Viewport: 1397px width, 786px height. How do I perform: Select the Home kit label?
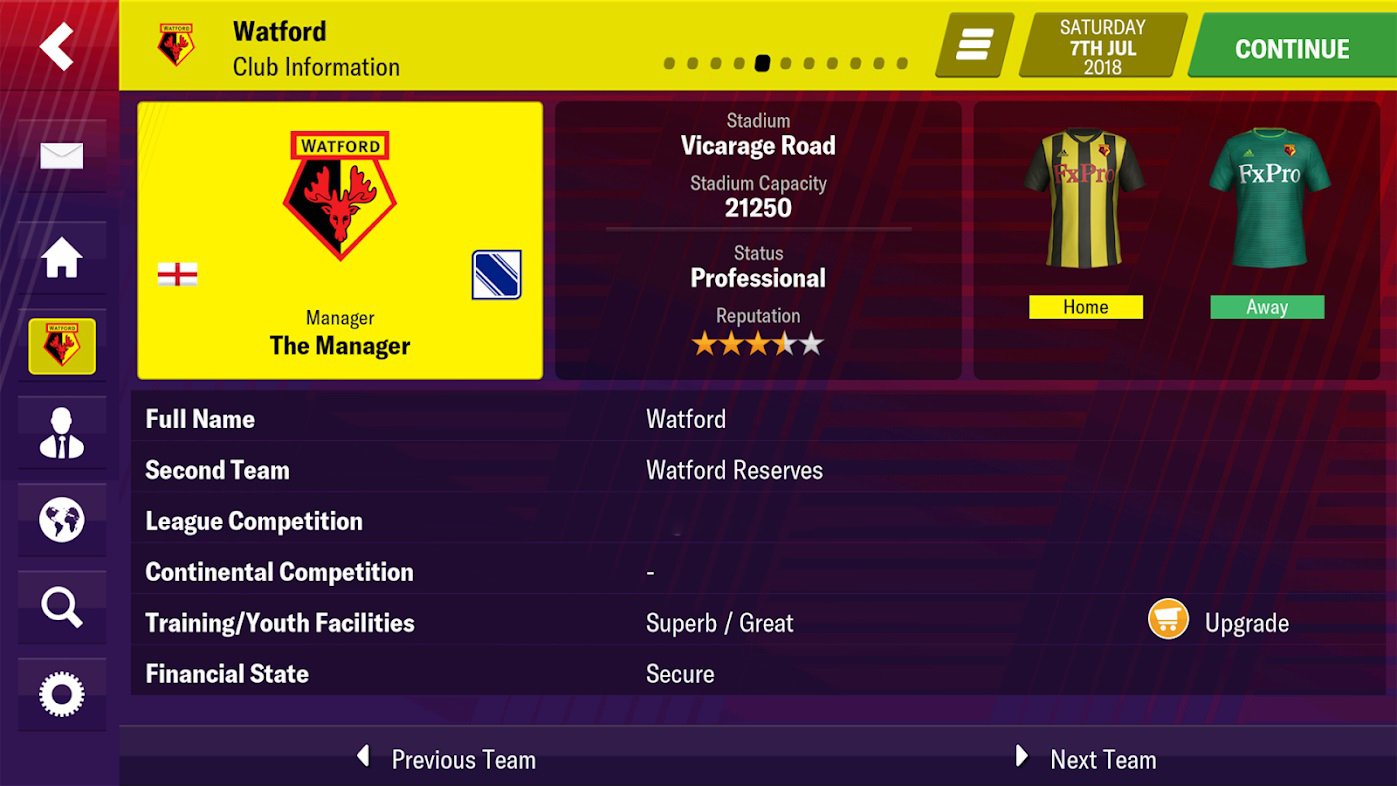tap(1085, 307)
